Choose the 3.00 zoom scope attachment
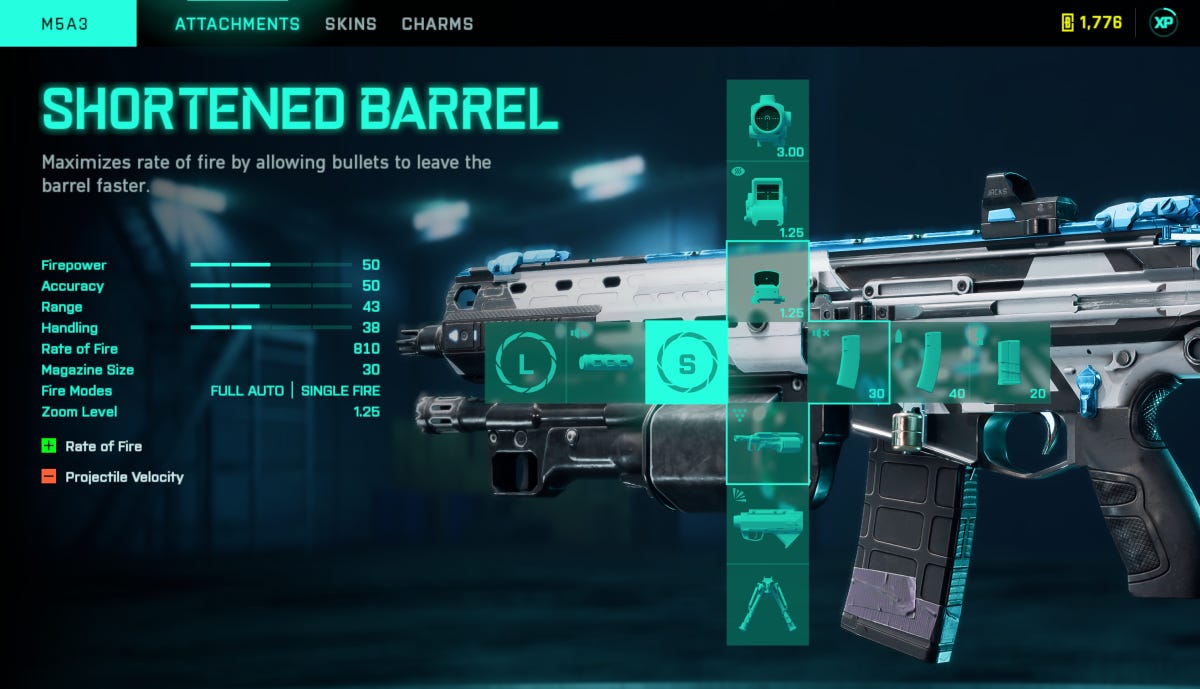This screenshot has width=1200, height=689. click(x=767, y=121)
